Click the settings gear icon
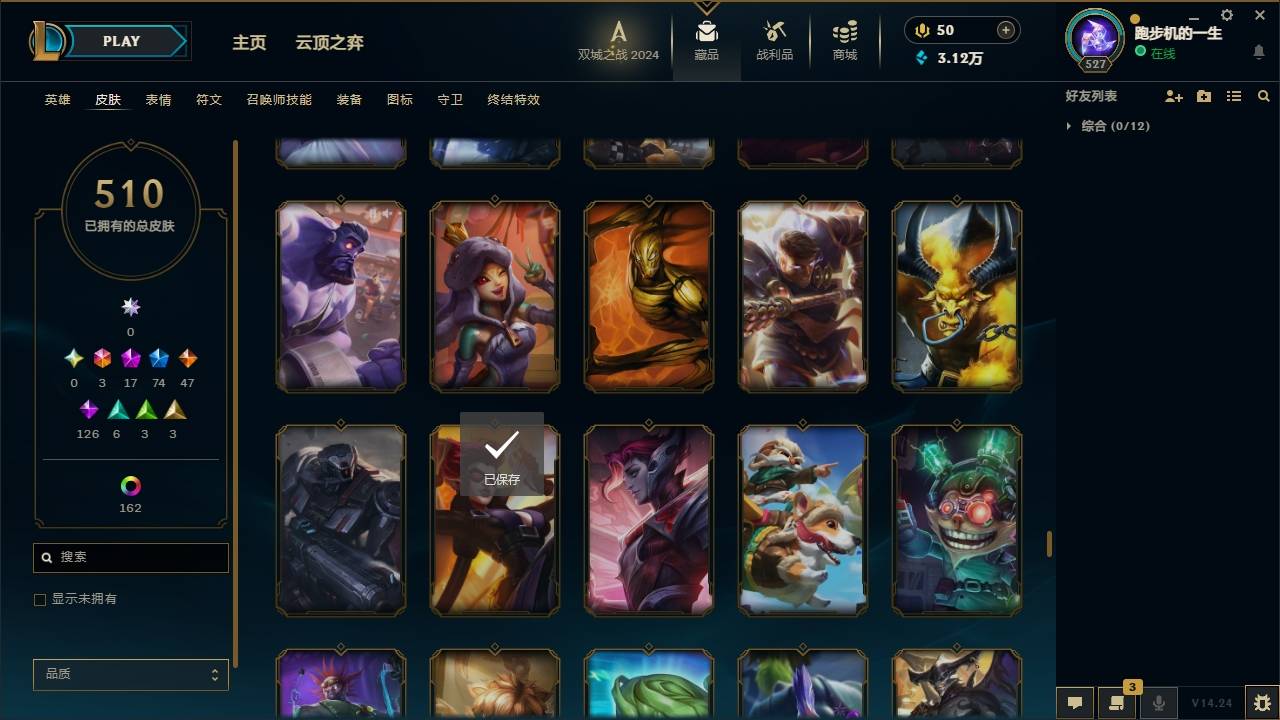 [1227, 15]
